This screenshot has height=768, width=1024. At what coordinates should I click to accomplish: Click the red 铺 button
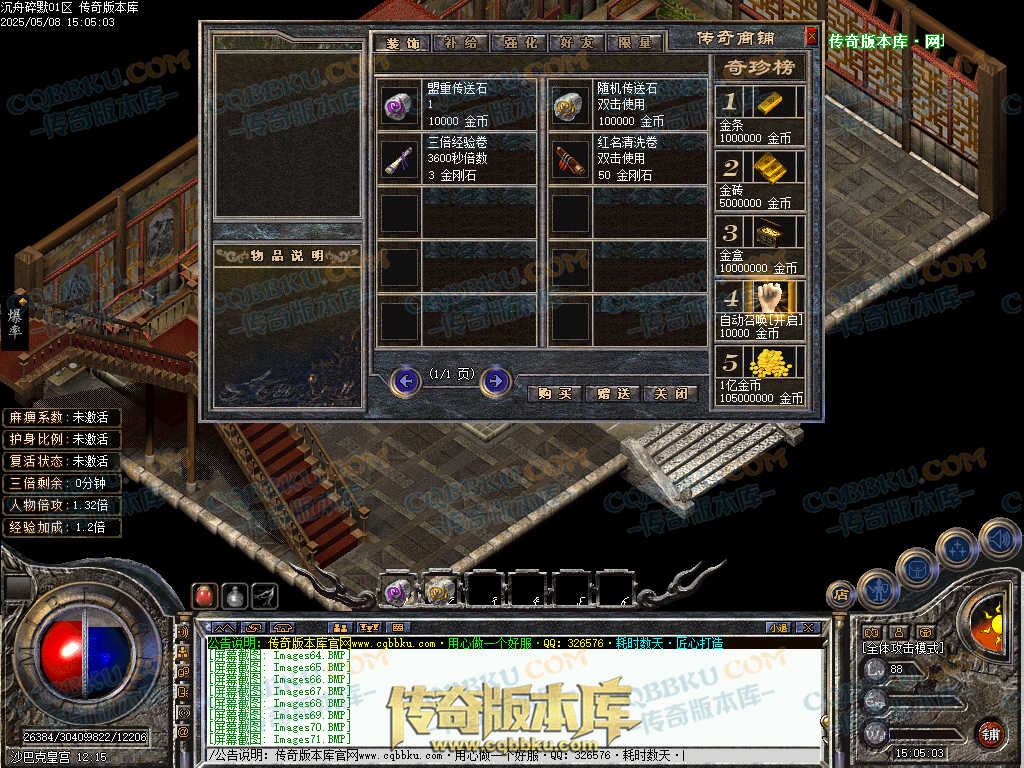(990, 734)
